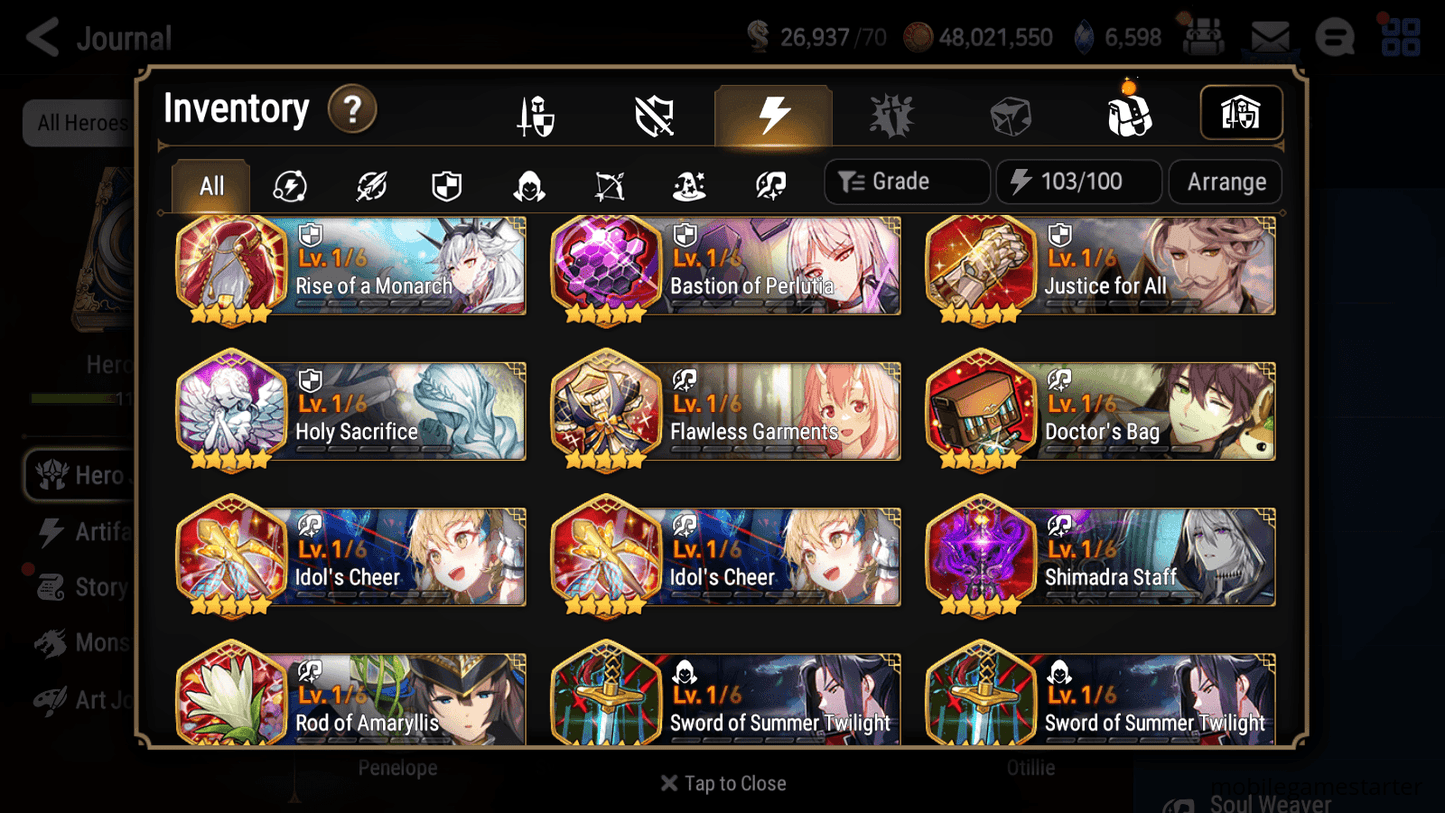Open the Consumables backpack section
This screenshot has height=813, width=1445.
click(1130, 113)
